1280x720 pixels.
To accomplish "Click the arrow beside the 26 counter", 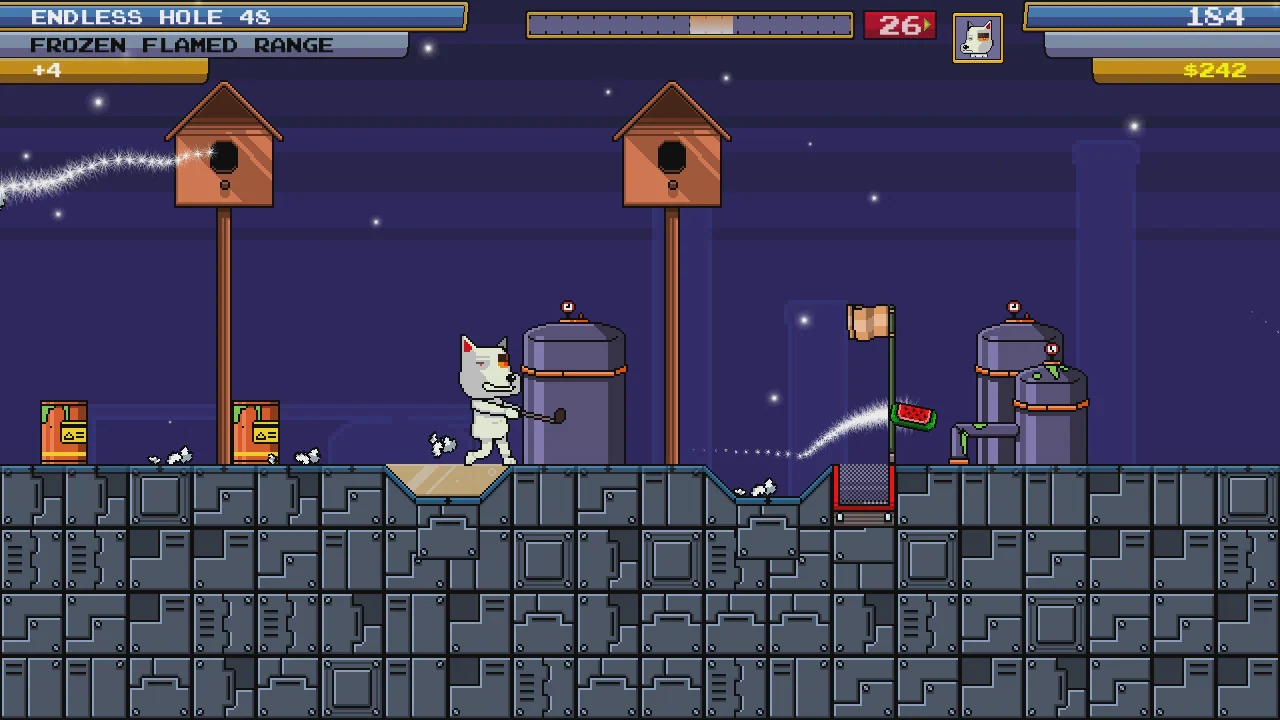I will tap(929, 25).
